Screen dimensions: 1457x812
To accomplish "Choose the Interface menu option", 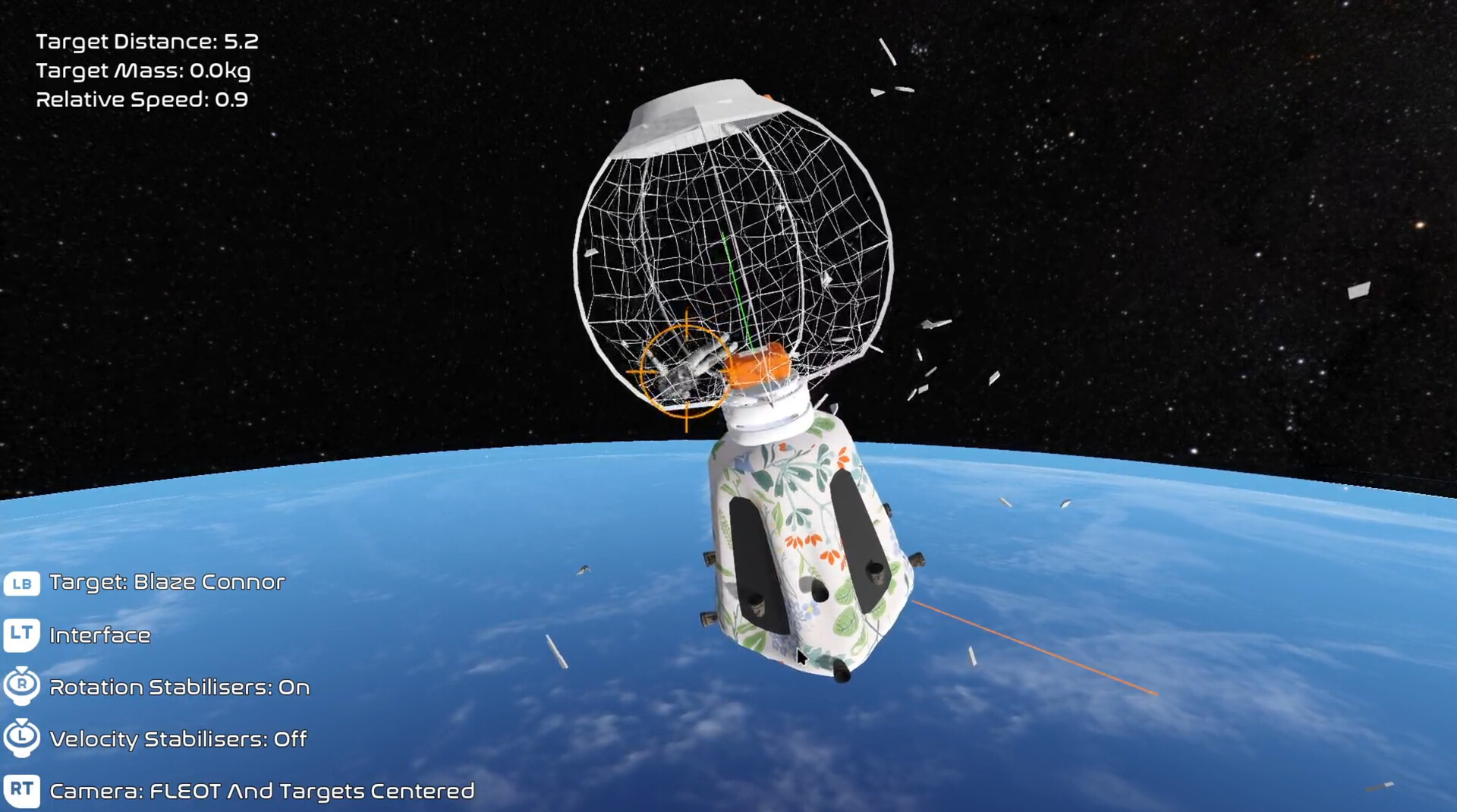I will tap(100, 636).
